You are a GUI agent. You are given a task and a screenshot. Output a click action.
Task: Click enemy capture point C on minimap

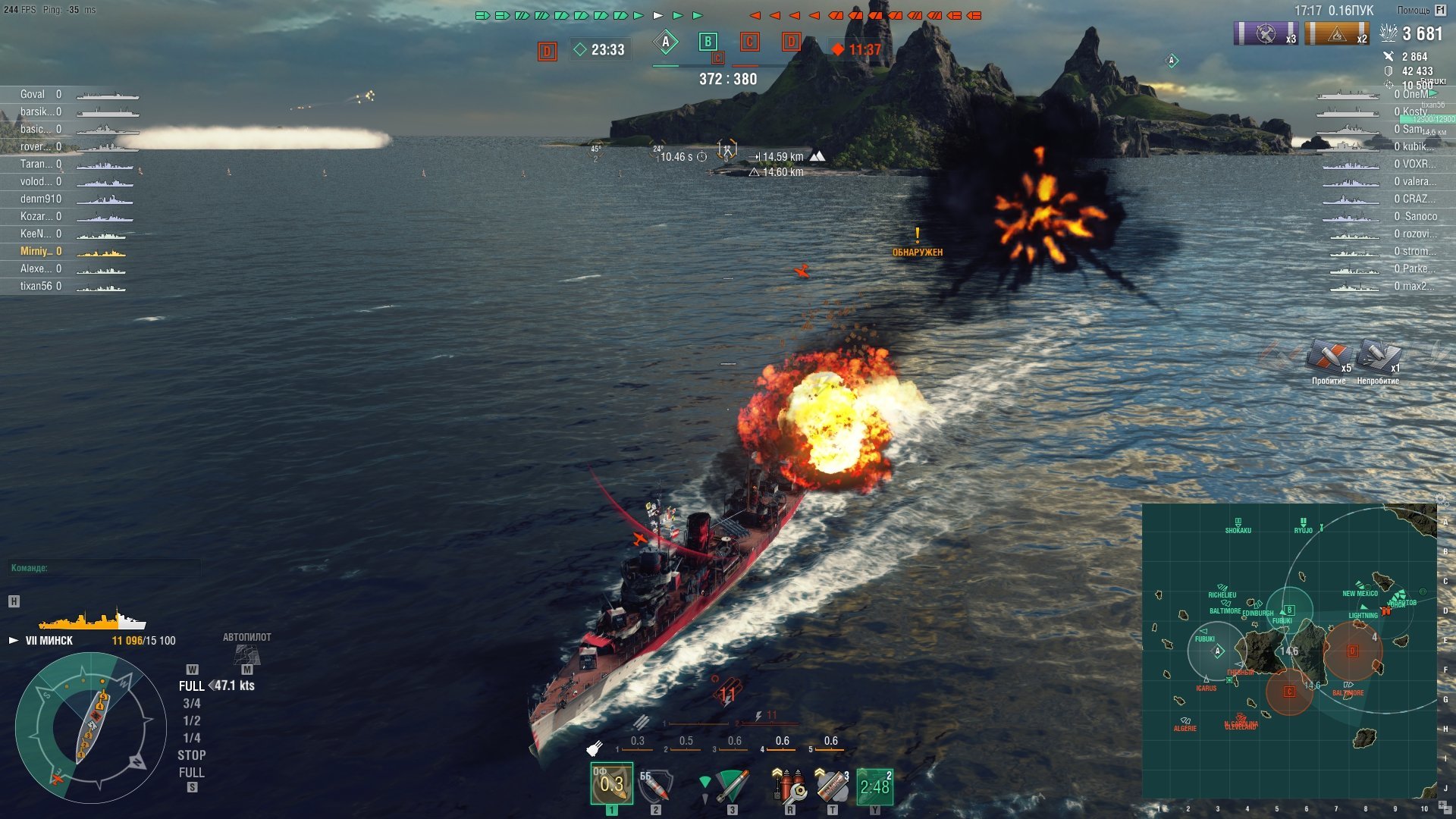[x=1288, y=692]
